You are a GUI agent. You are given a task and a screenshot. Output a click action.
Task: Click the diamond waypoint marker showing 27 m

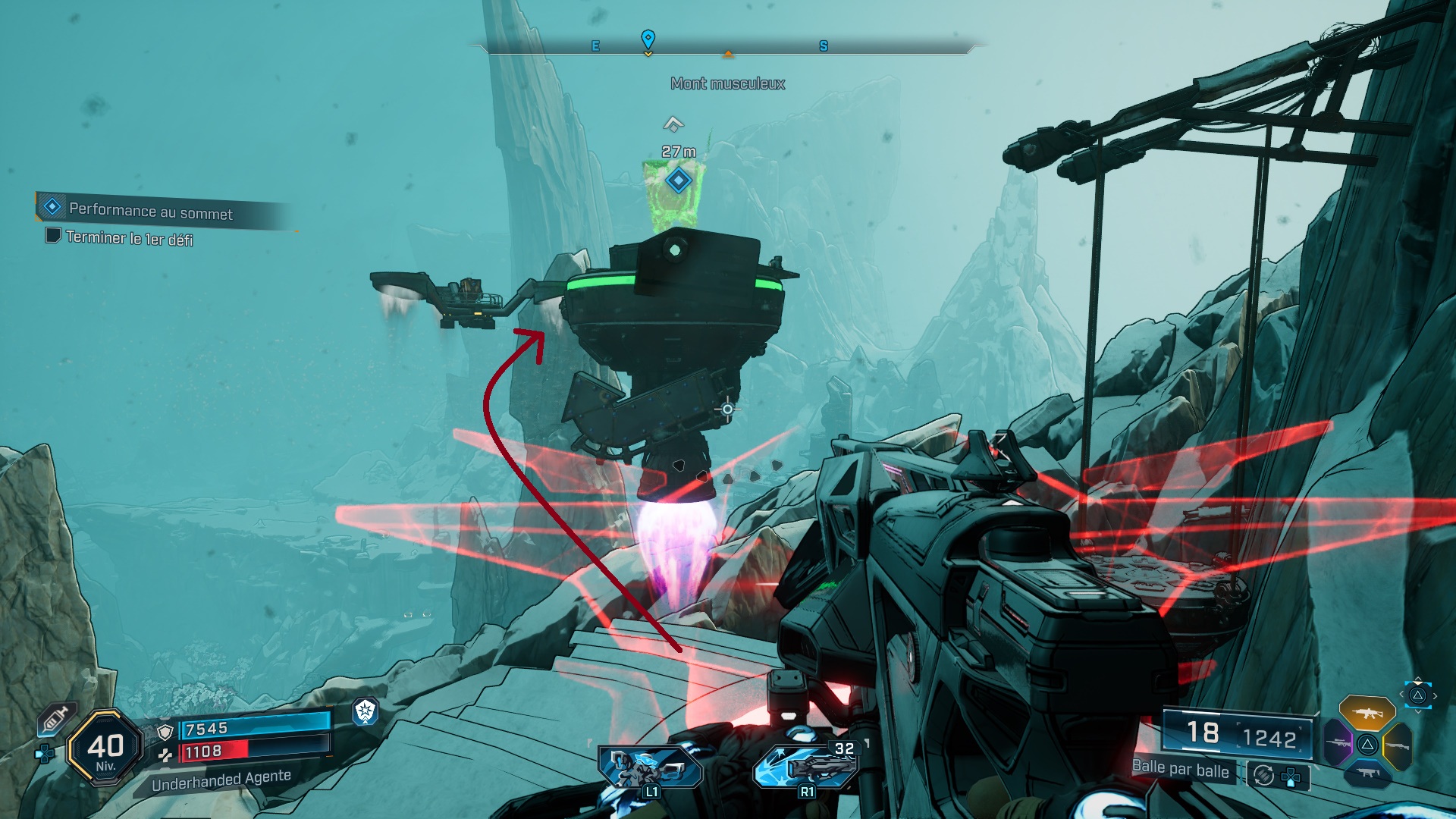click(678, 180)
